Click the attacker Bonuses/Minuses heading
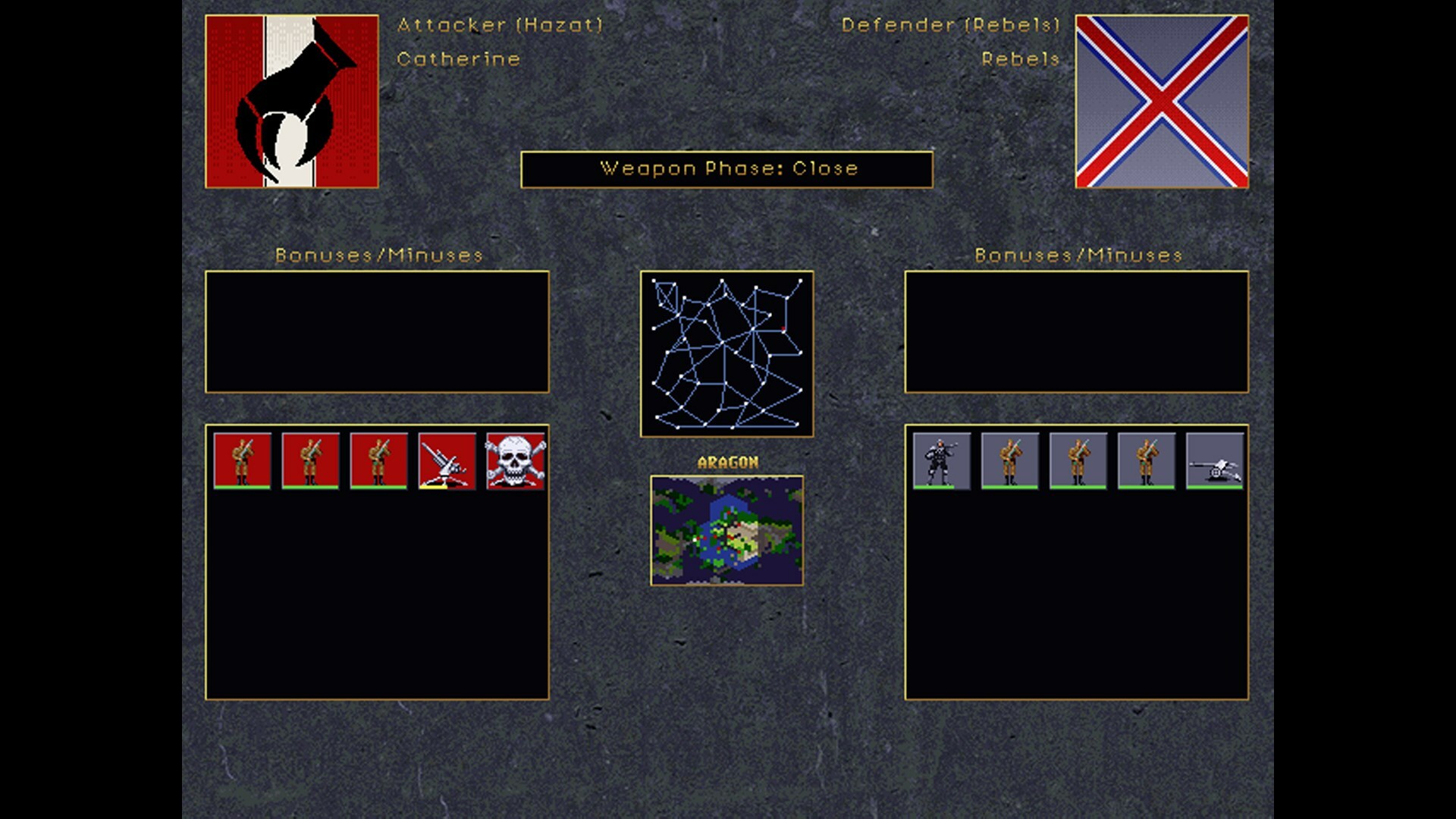Viewport: 1456px width, 819px height. (379, 256)
